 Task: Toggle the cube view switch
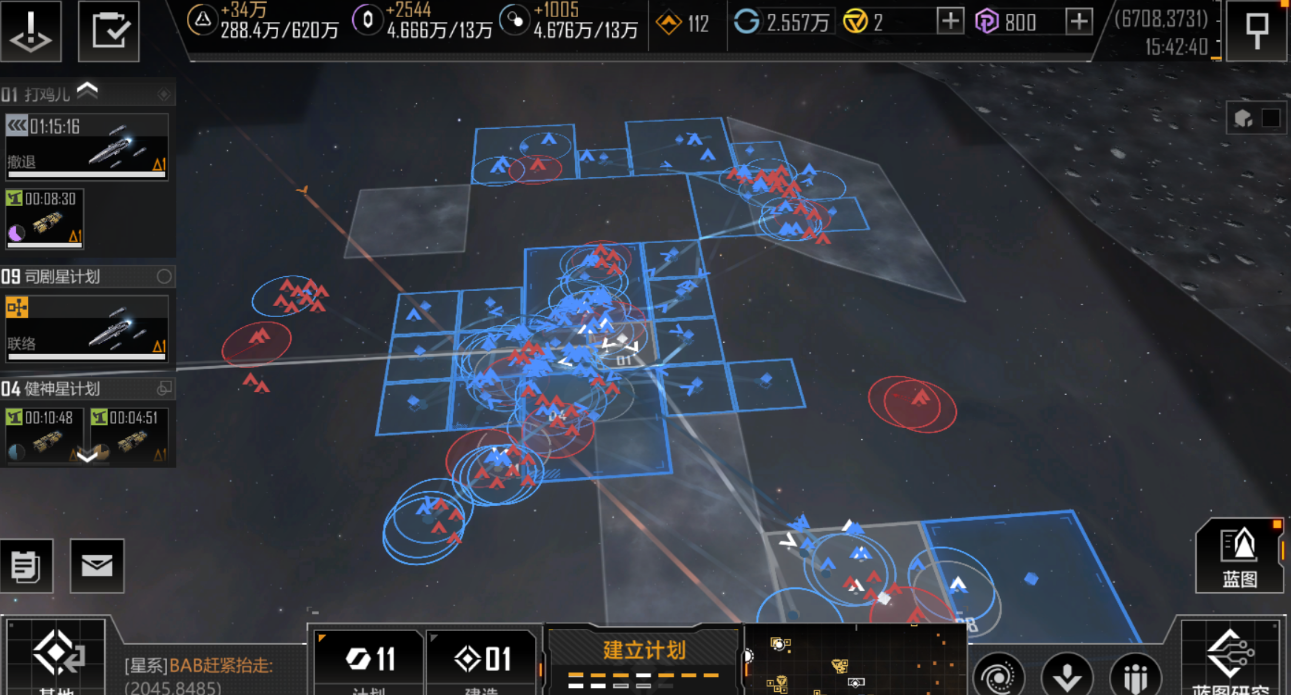(x=1256, y=118)
